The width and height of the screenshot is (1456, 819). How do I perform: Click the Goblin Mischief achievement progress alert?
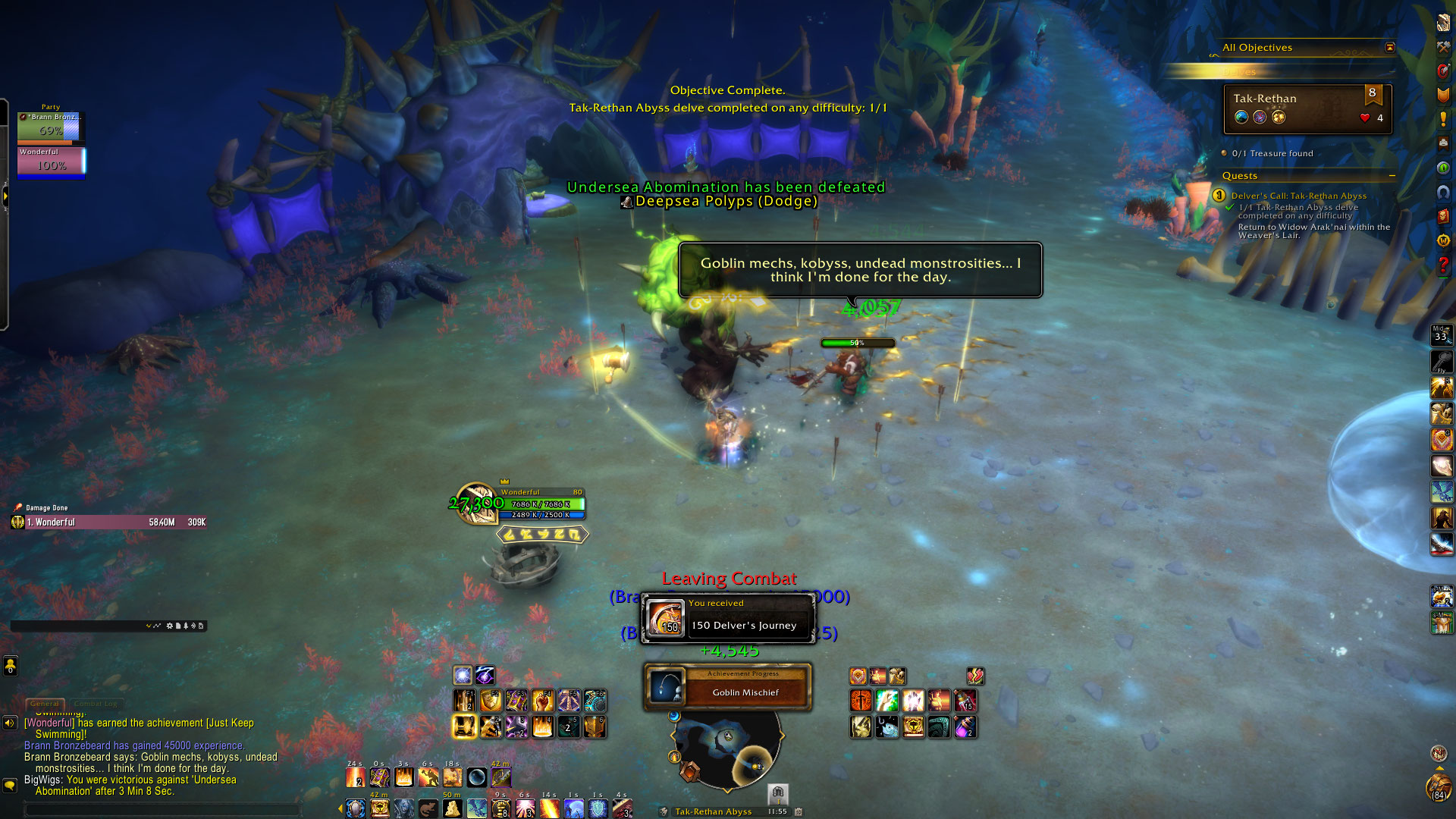727,687
